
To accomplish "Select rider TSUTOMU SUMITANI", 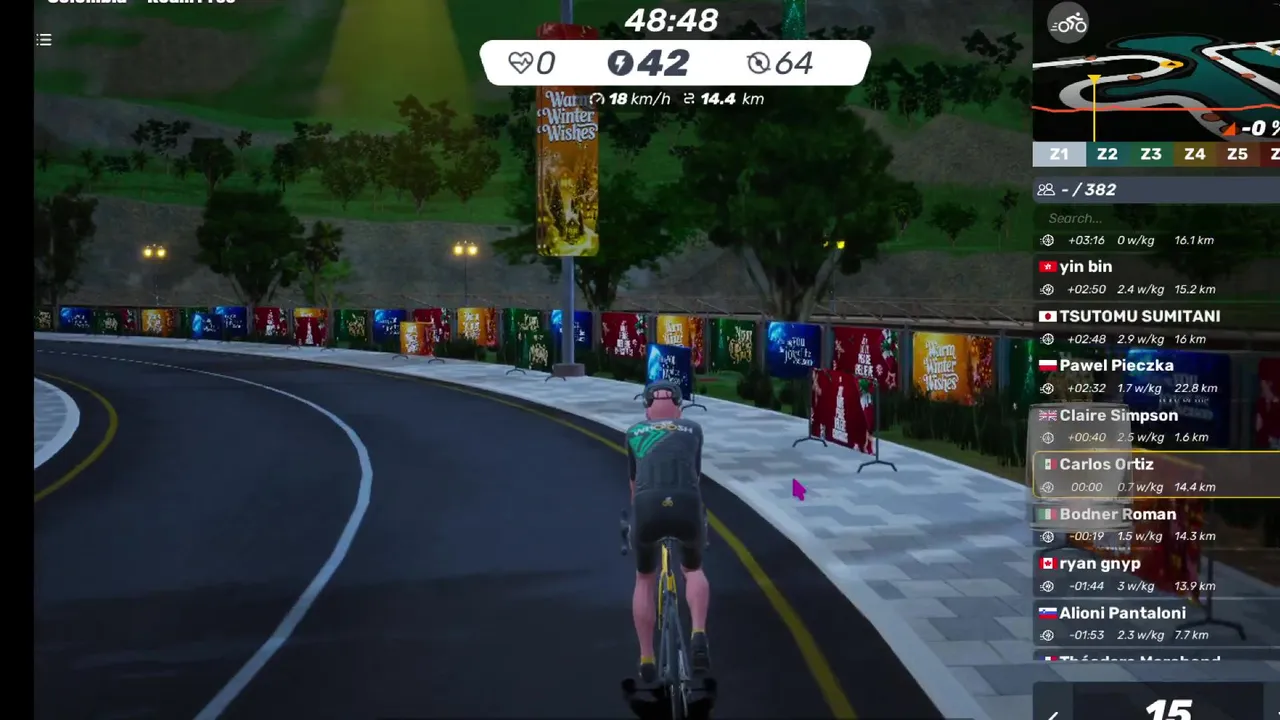I will [1139, 316].
